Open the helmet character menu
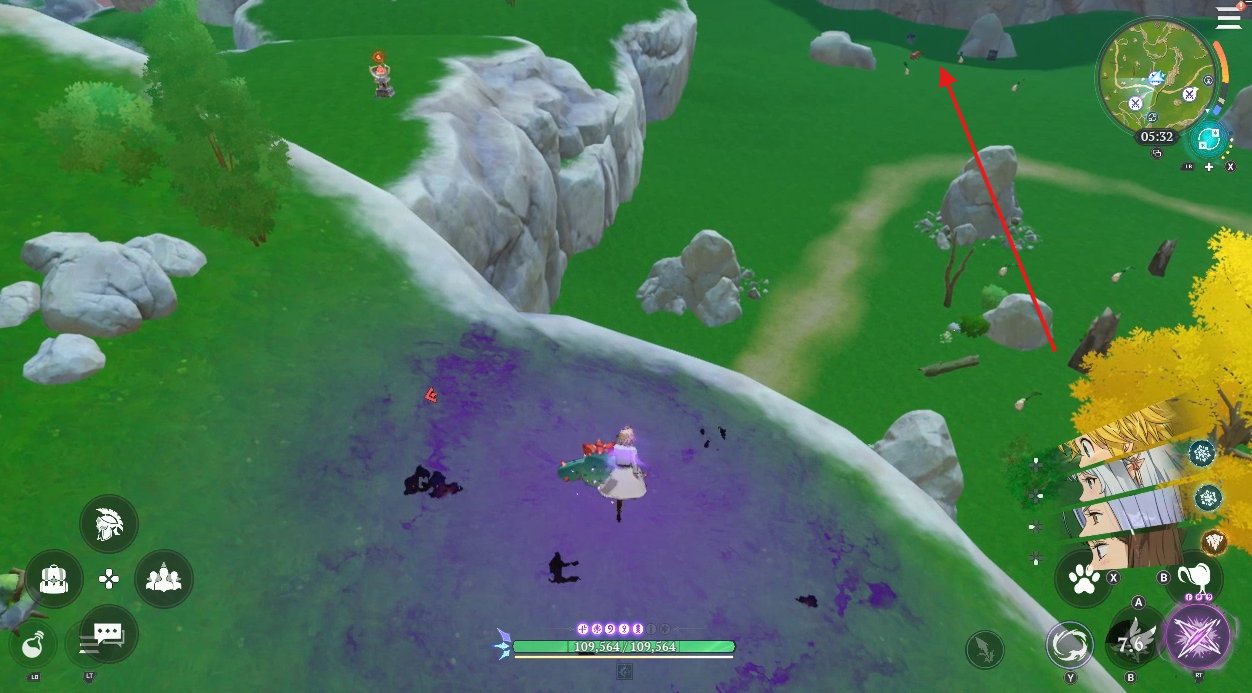This screenshot has width=1252, height=693. click(108, 524)
